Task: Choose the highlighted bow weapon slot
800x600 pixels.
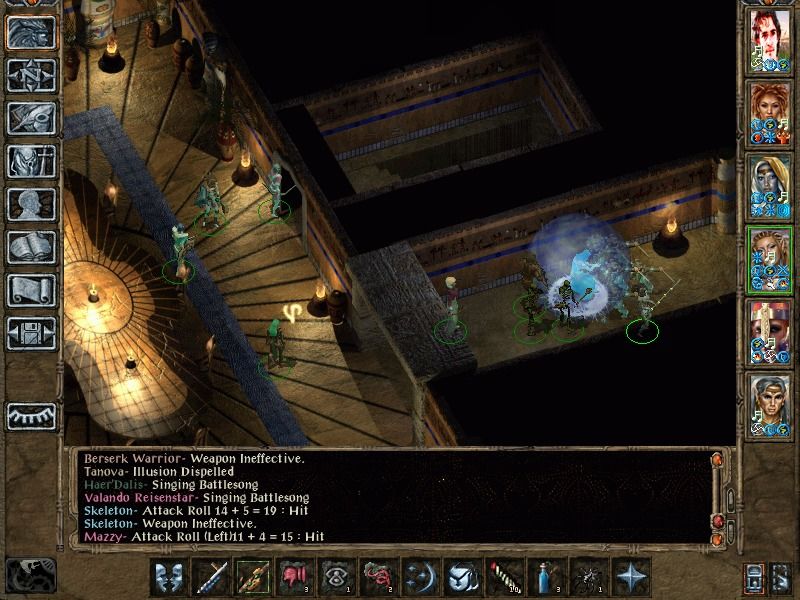Action: [x=253, y=577]
